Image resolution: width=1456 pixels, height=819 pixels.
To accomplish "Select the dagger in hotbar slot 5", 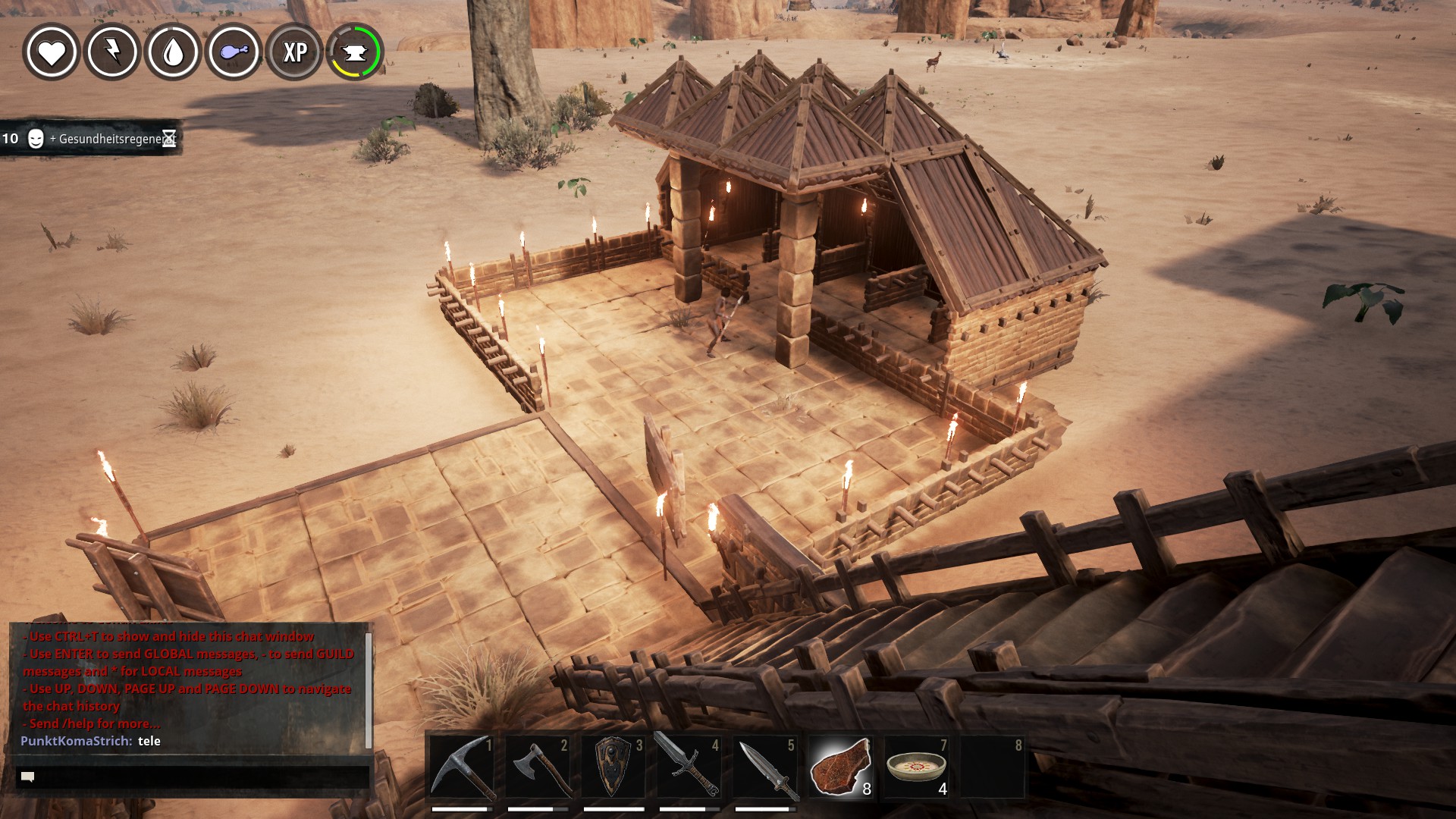I will 765,767.
